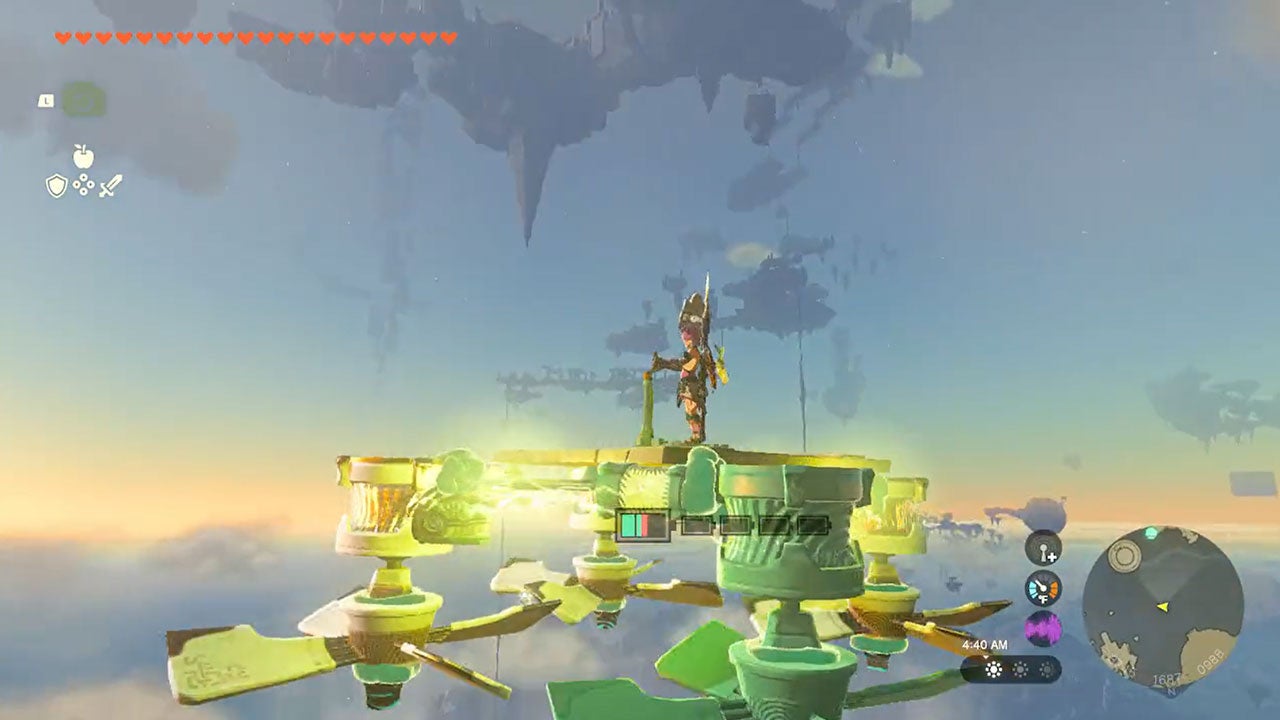
Task: Activate the green ability icon beside L
Action: click(x=84, y=100)
